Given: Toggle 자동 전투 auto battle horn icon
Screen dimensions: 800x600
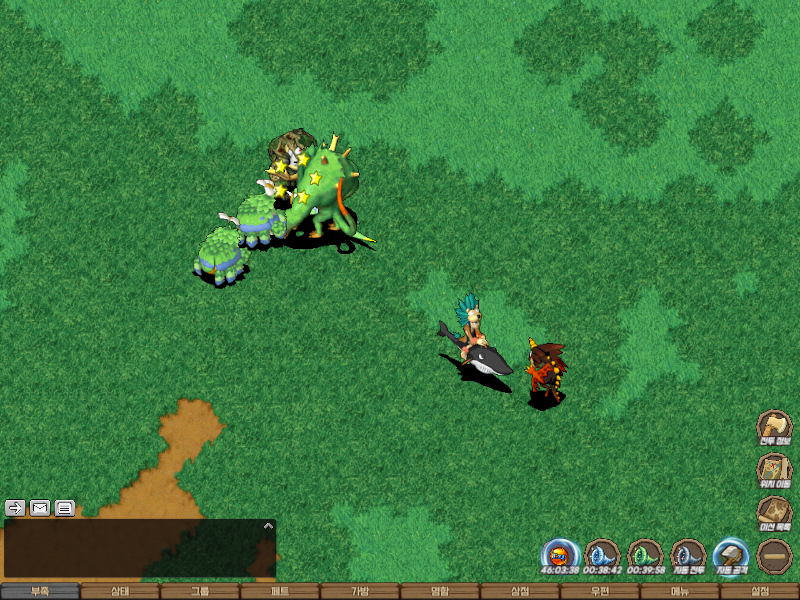Looking at the screenshot, I should coord(688,556).
